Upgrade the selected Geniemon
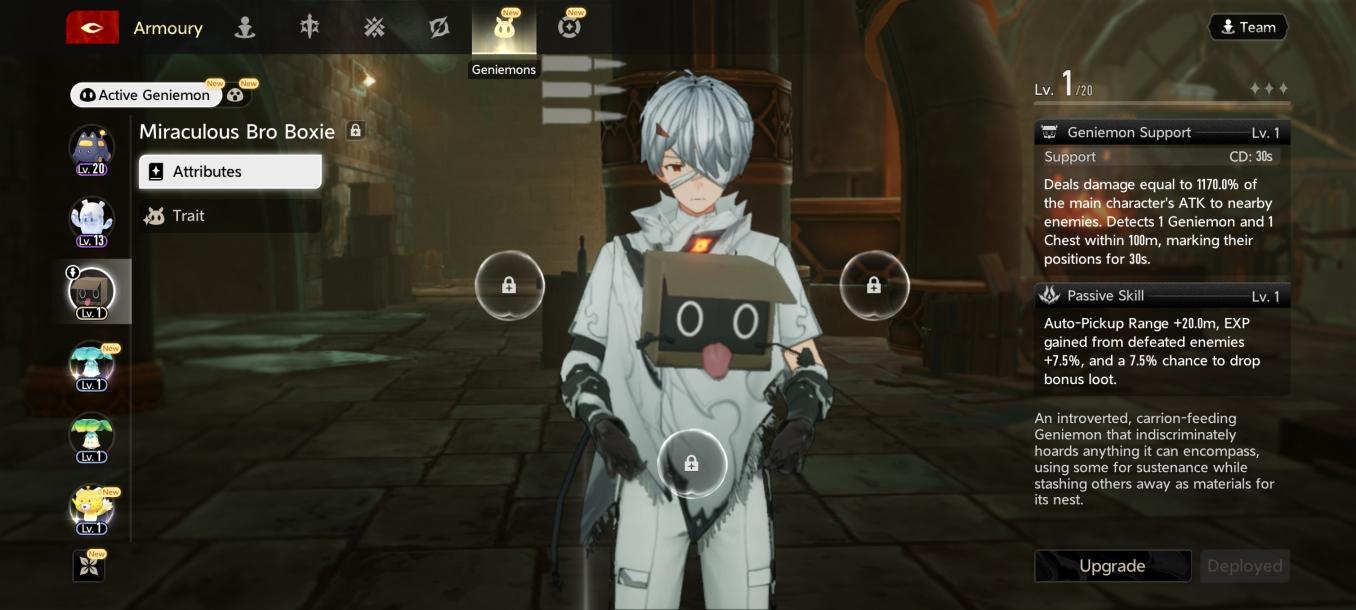 (1112, 566)
